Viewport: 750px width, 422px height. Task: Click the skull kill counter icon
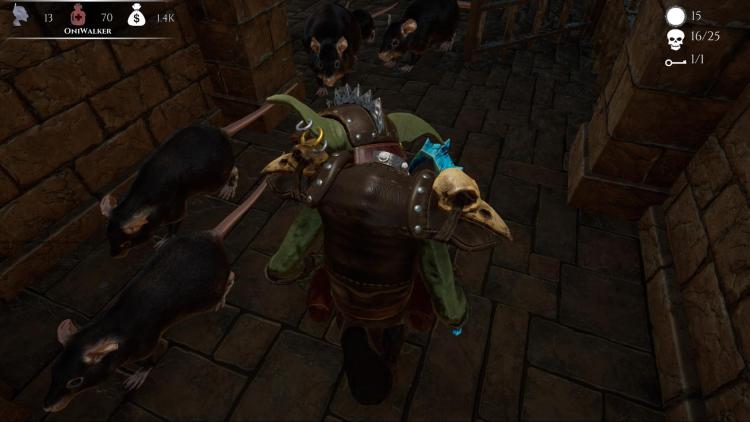coord(676,39)
